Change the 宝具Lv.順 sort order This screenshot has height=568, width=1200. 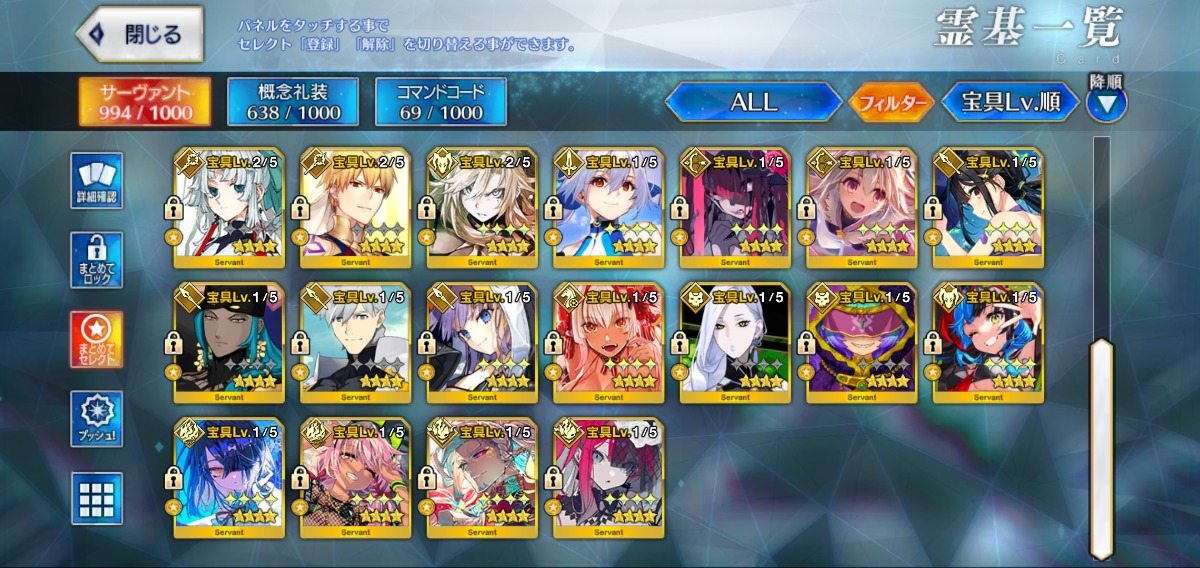coord(1011,102)
